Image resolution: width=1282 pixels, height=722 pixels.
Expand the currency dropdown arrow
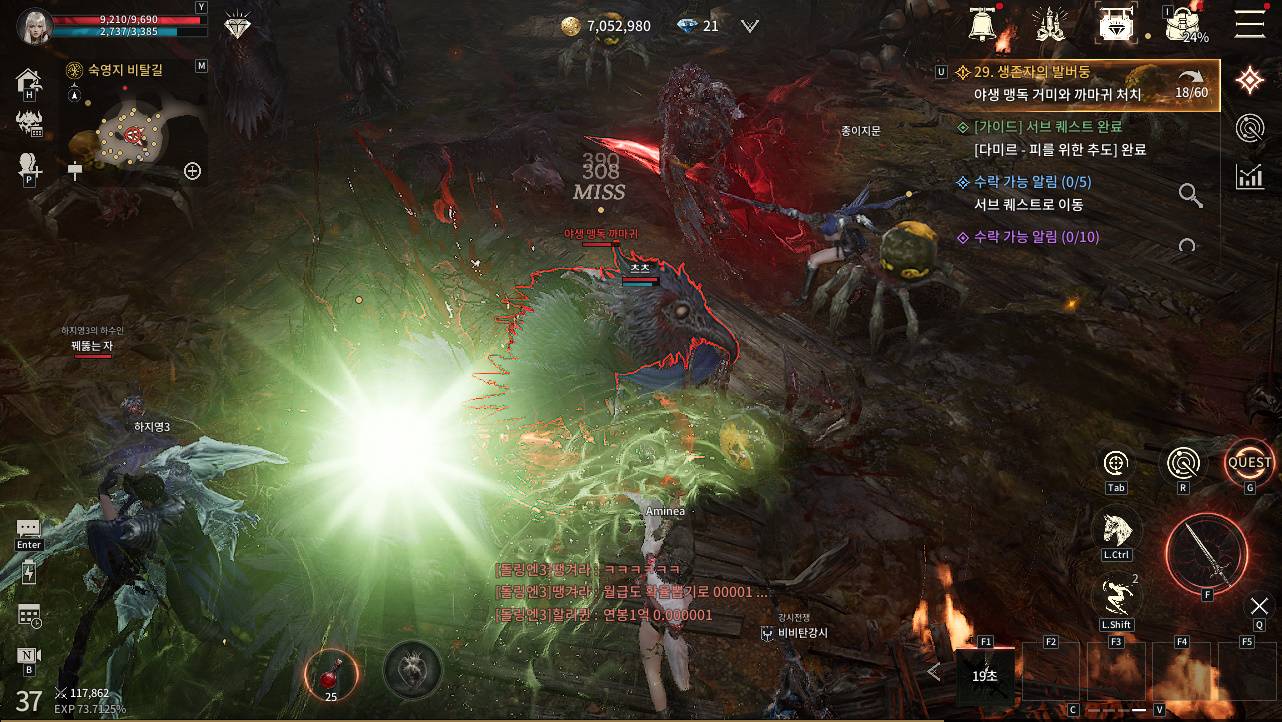click(x=749, y=26)
